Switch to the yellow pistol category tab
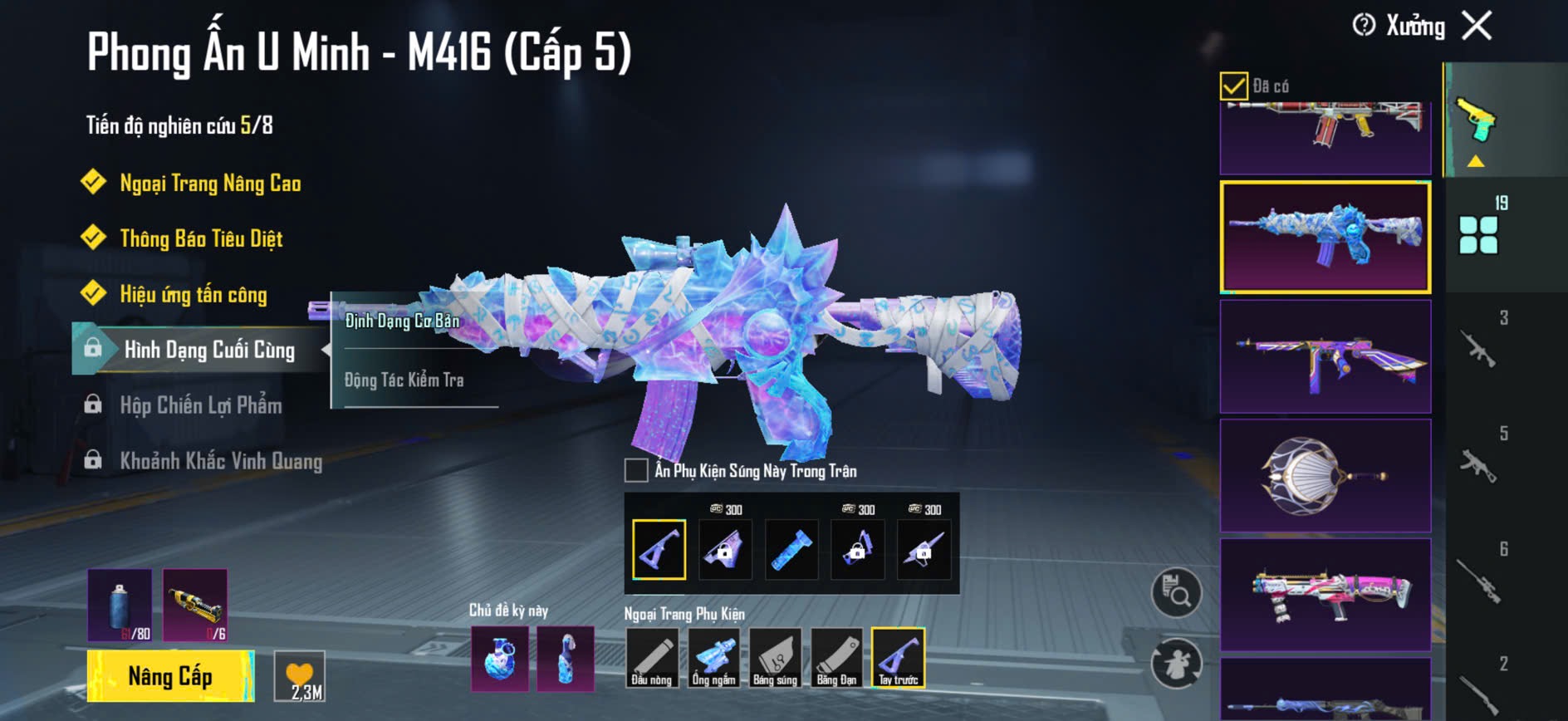This screenshot has height=721, width=1568. 1475,122
